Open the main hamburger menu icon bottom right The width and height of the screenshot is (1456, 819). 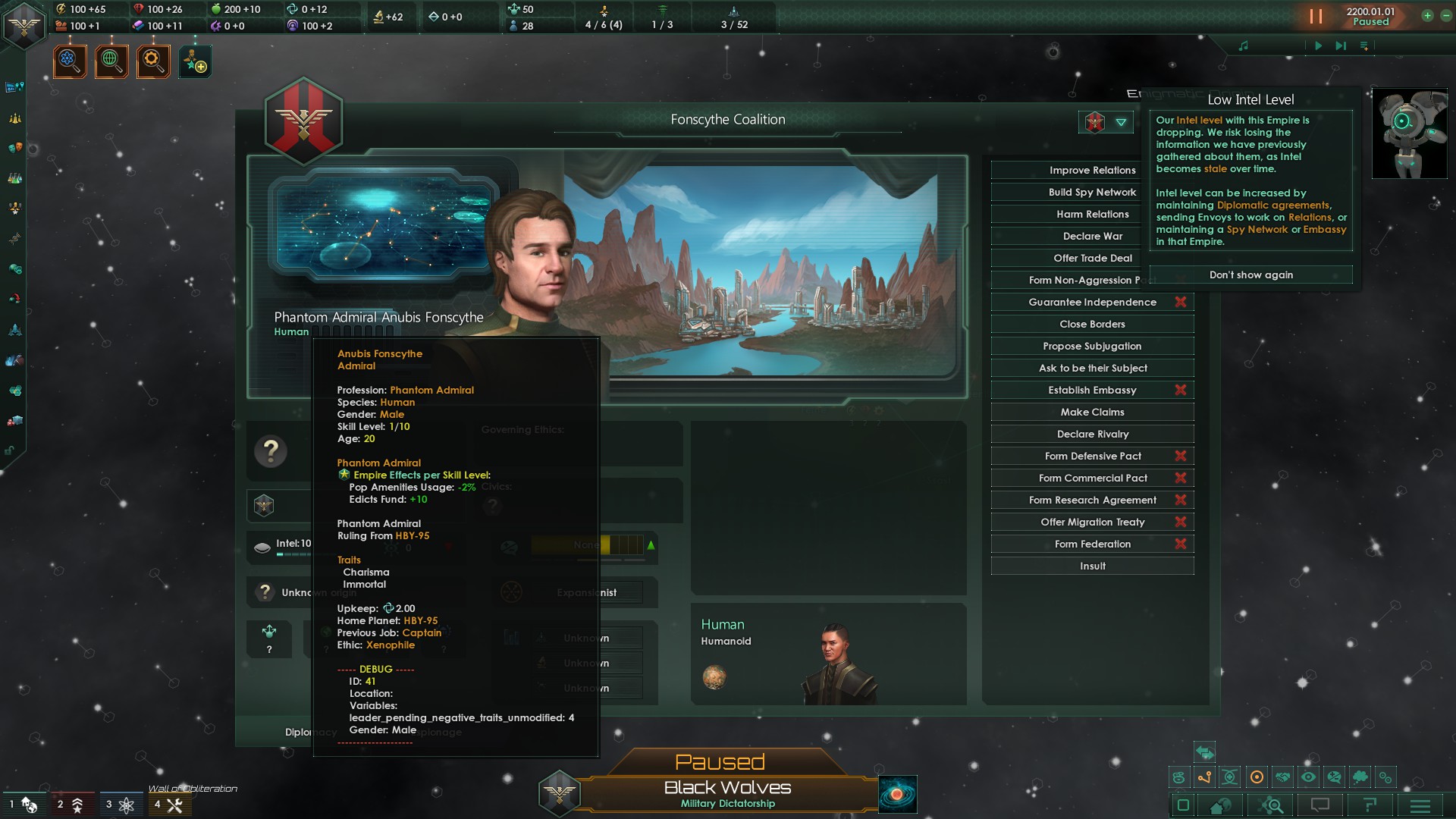(x=1421, y=805)
